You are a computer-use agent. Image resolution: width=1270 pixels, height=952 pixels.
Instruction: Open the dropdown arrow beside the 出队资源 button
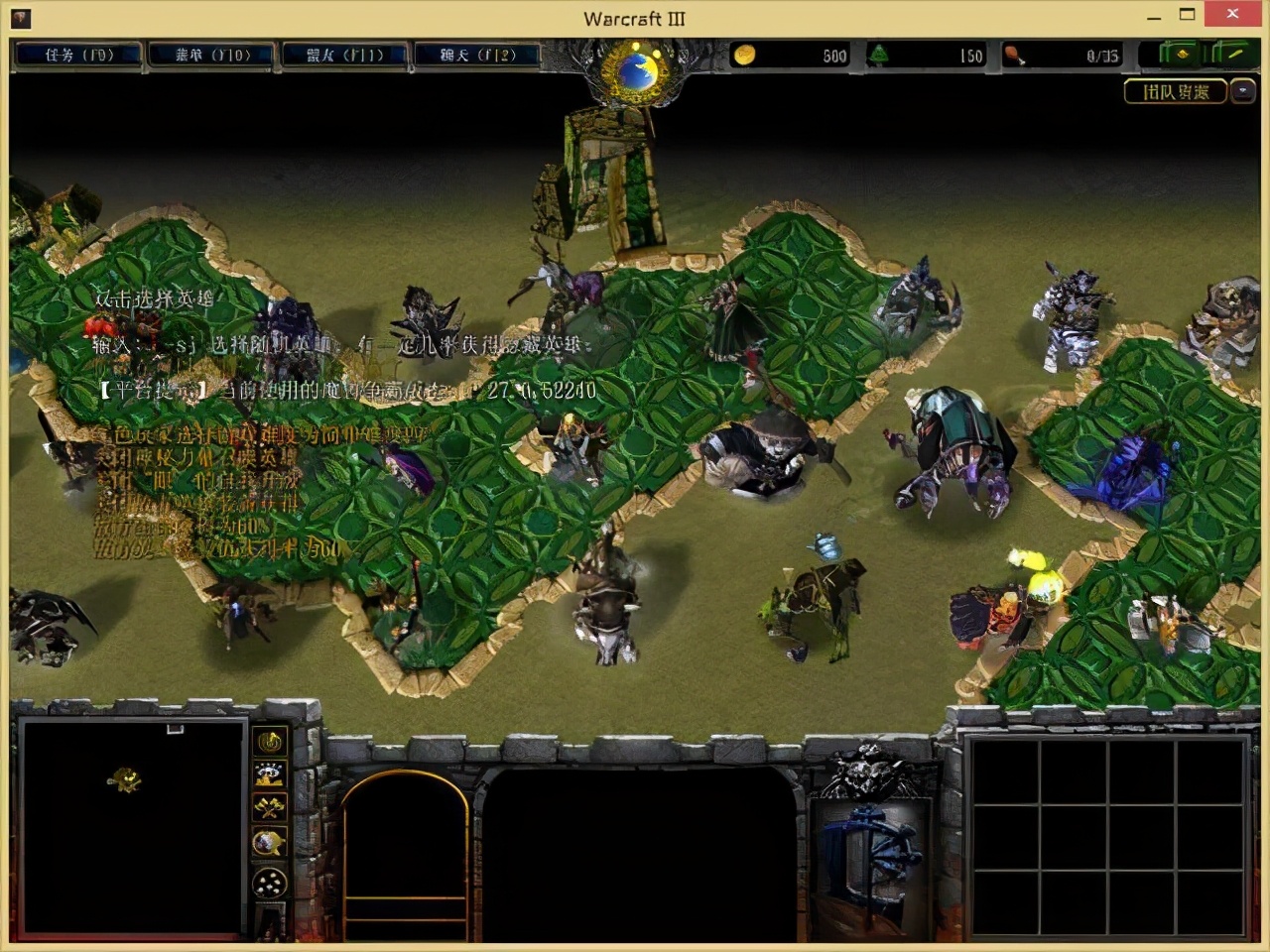(x=1243, y=90)
